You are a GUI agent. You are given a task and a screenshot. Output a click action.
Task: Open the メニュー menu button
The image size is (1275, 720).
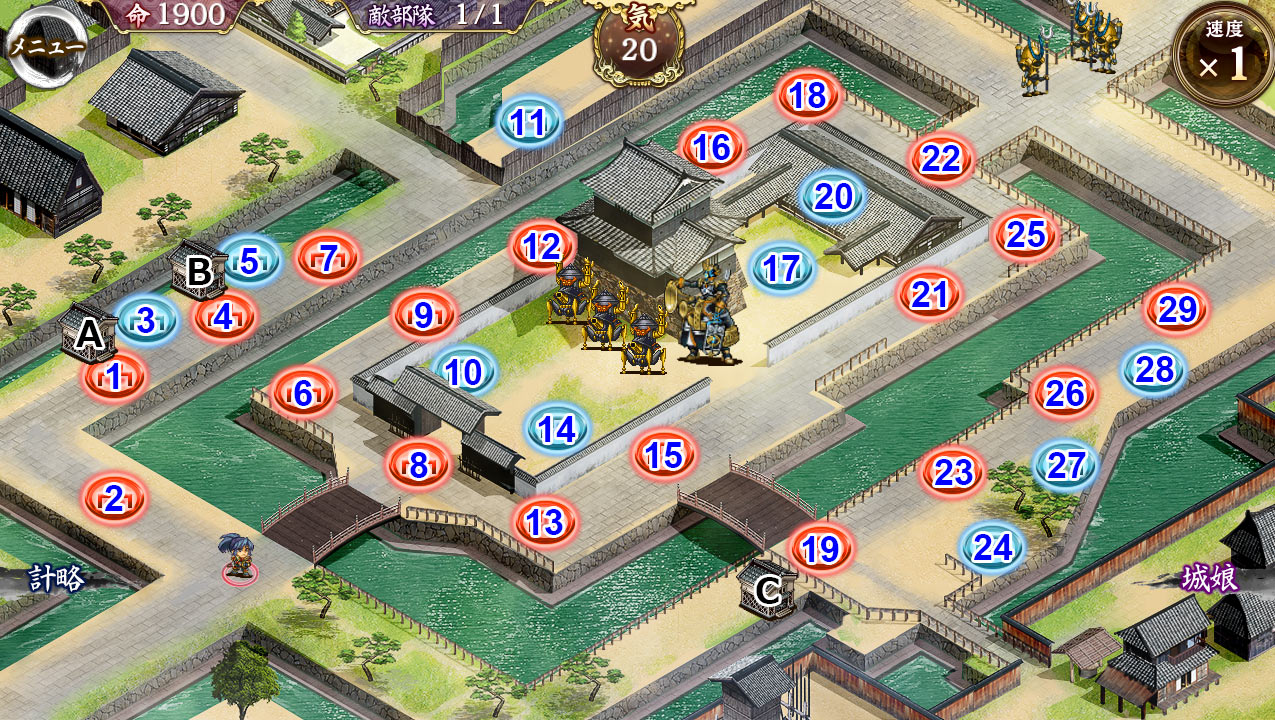(x=45, y=45)
